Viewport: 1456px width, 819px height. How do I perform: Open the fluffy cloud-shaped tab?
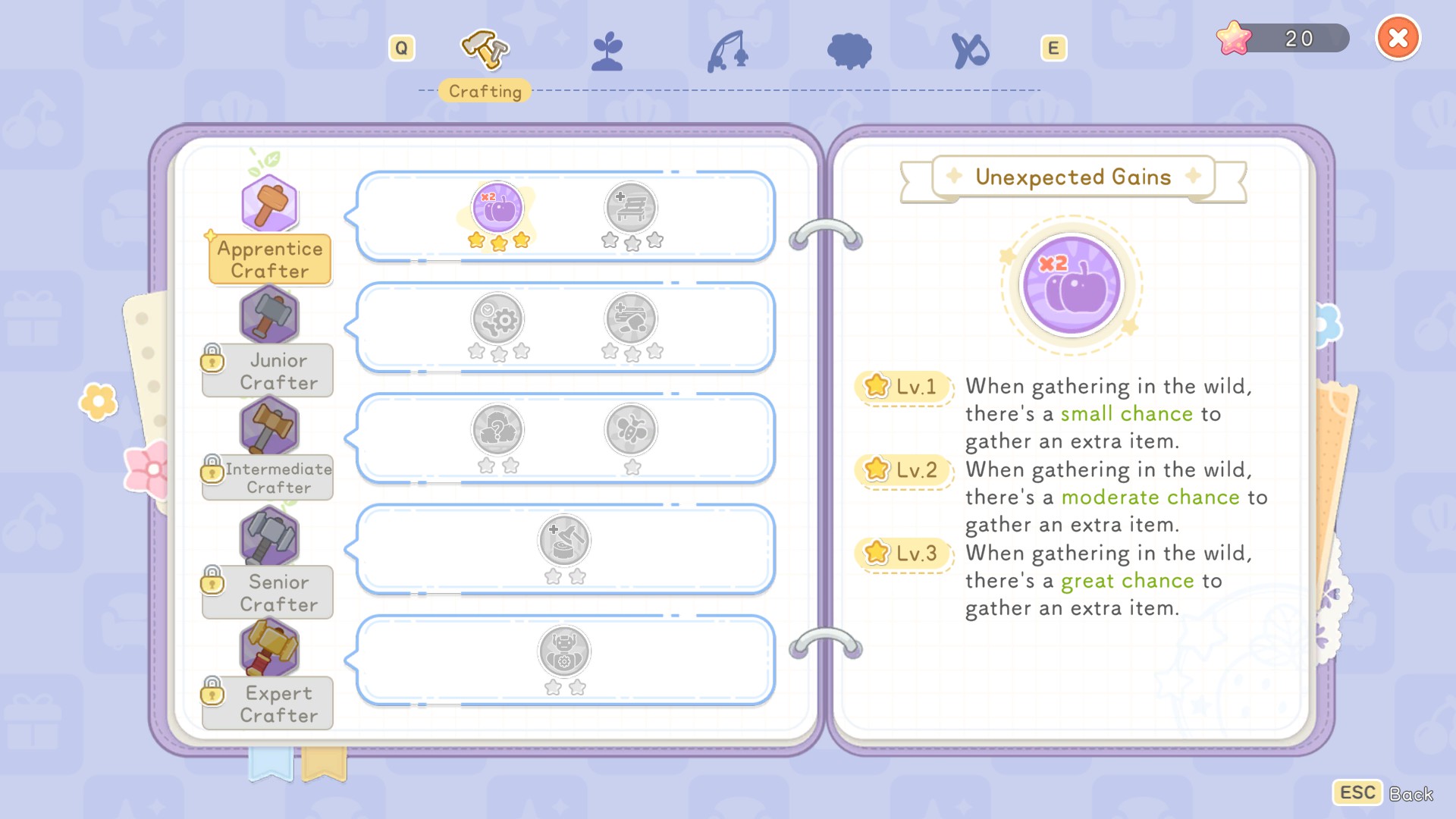(849, 52)
